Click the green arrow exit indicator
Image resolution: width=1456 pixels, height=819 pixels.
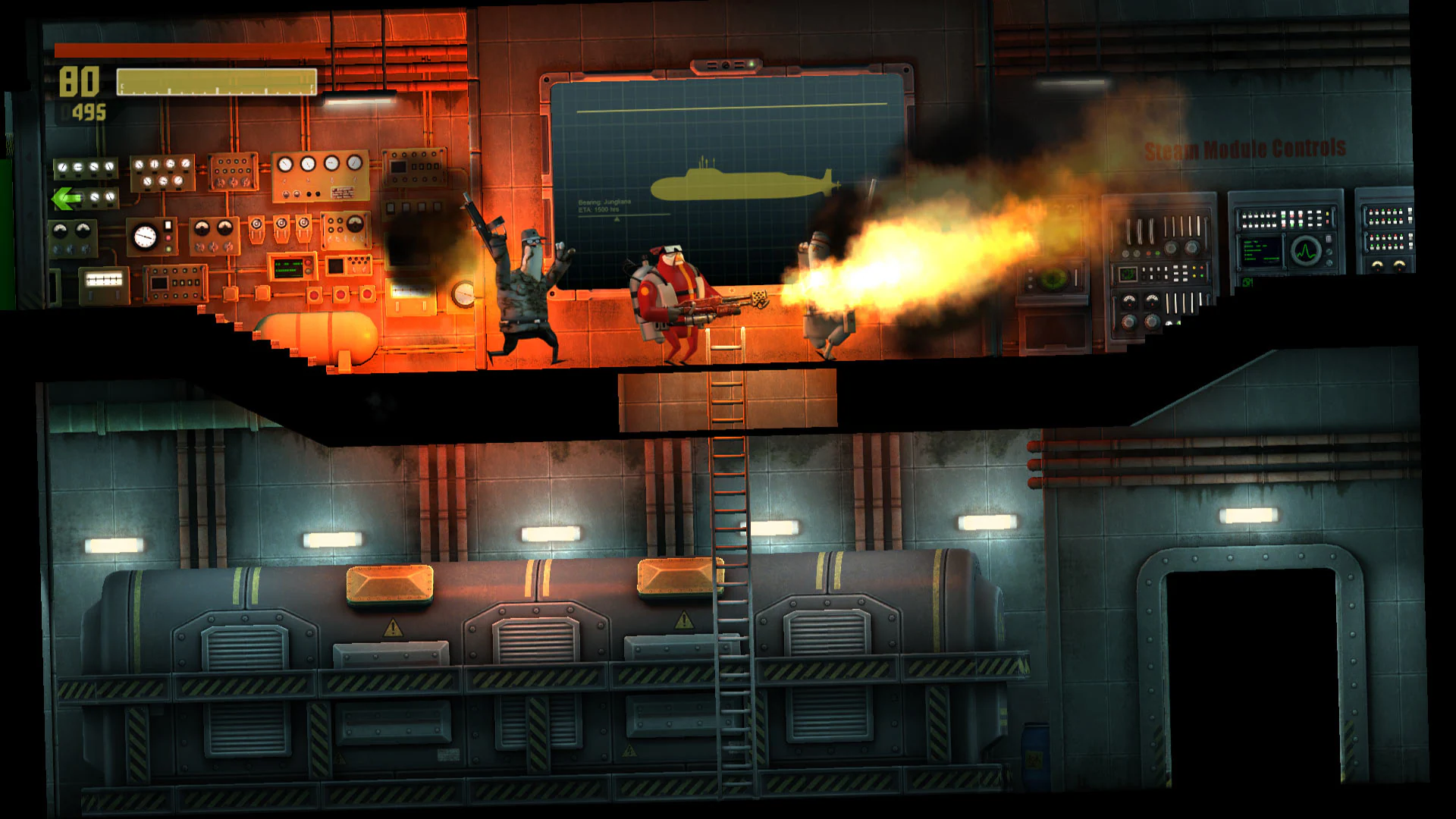(x=67, y=199)
